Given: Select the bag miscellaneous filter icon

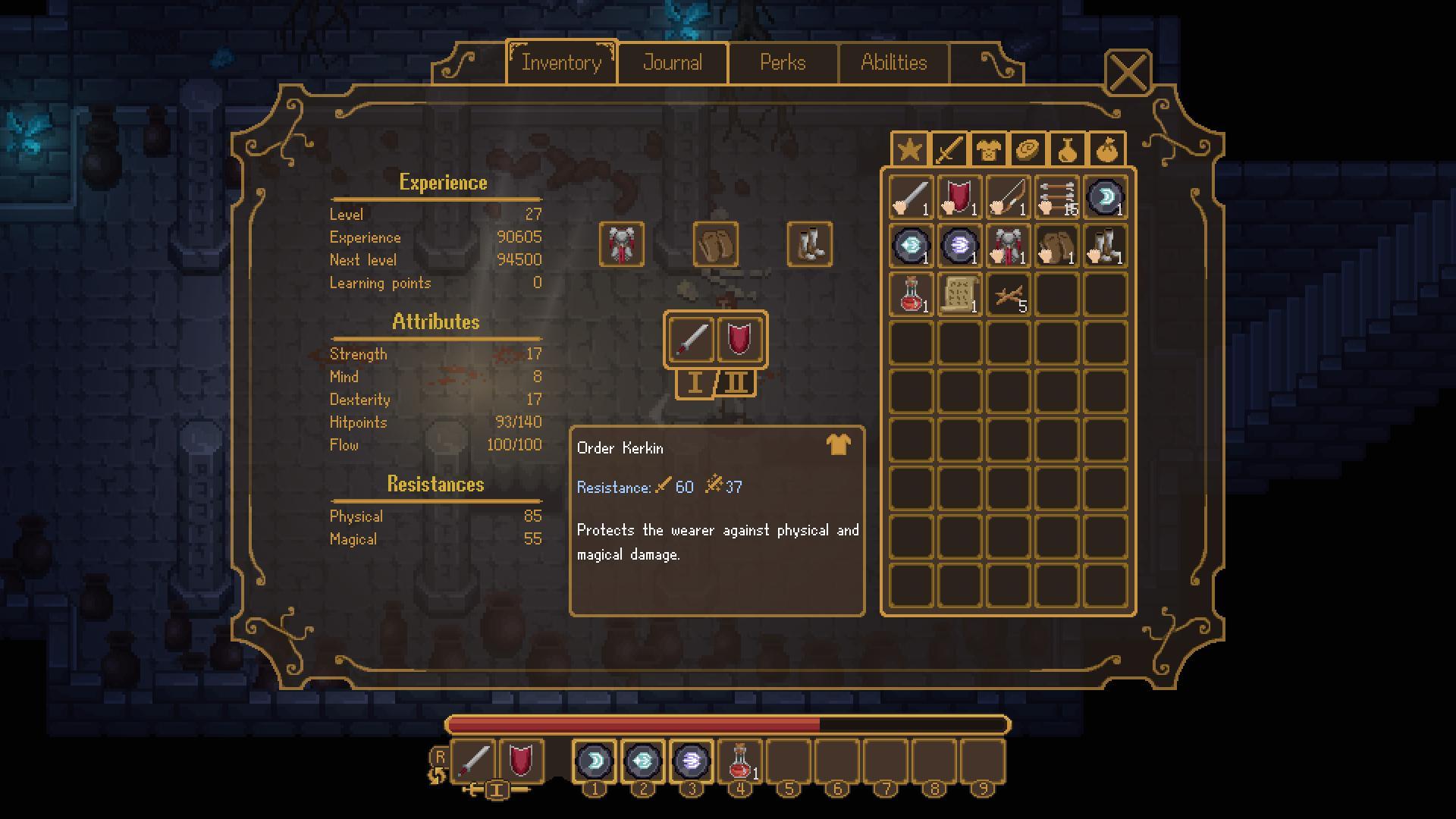Looking at the screenshot, I should coord(1106,149).
